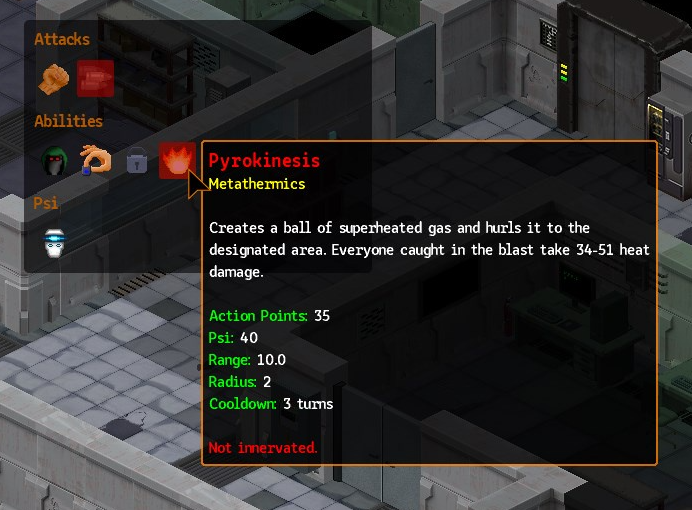This screenshot has height=510, width=692.
Task: Click the padlock lockpicking ability icon
Action: 136,161
